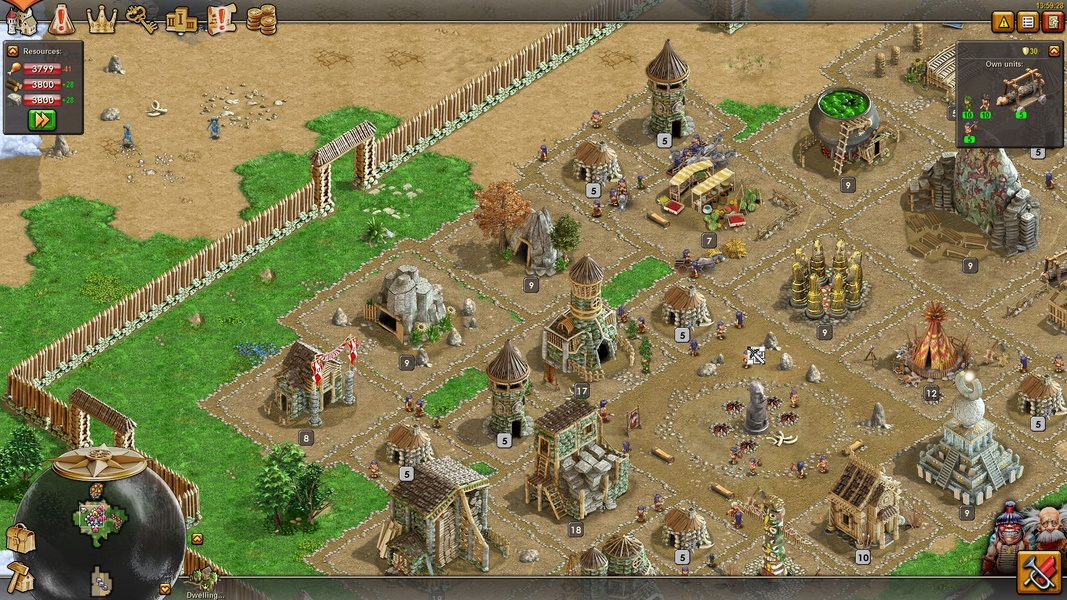Open the leather satchel inventory
This screenshot has height=600, width=1067.
pos(19,539)
